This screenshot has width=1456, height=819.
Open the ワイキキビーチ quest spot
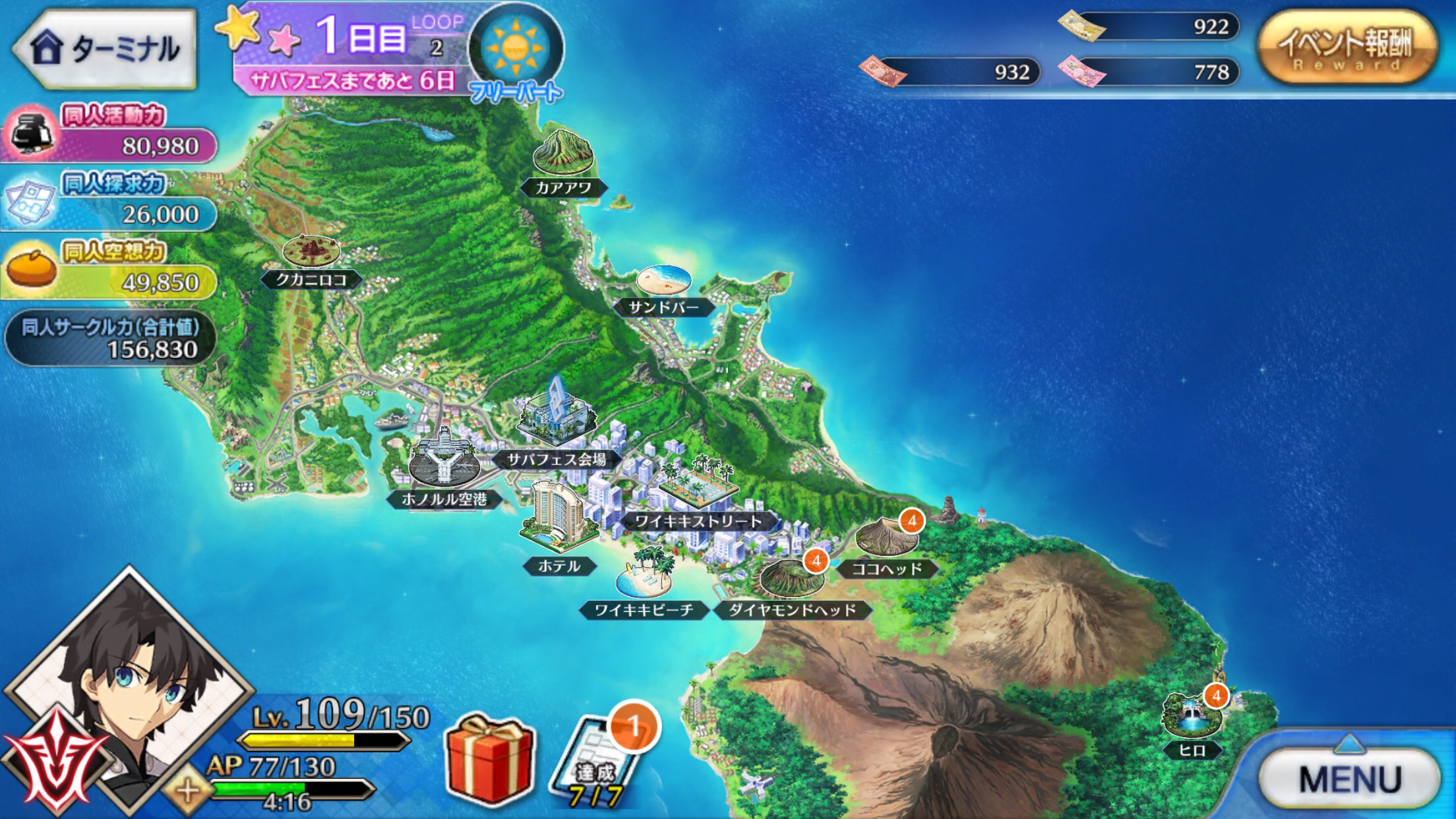[644, 577]
